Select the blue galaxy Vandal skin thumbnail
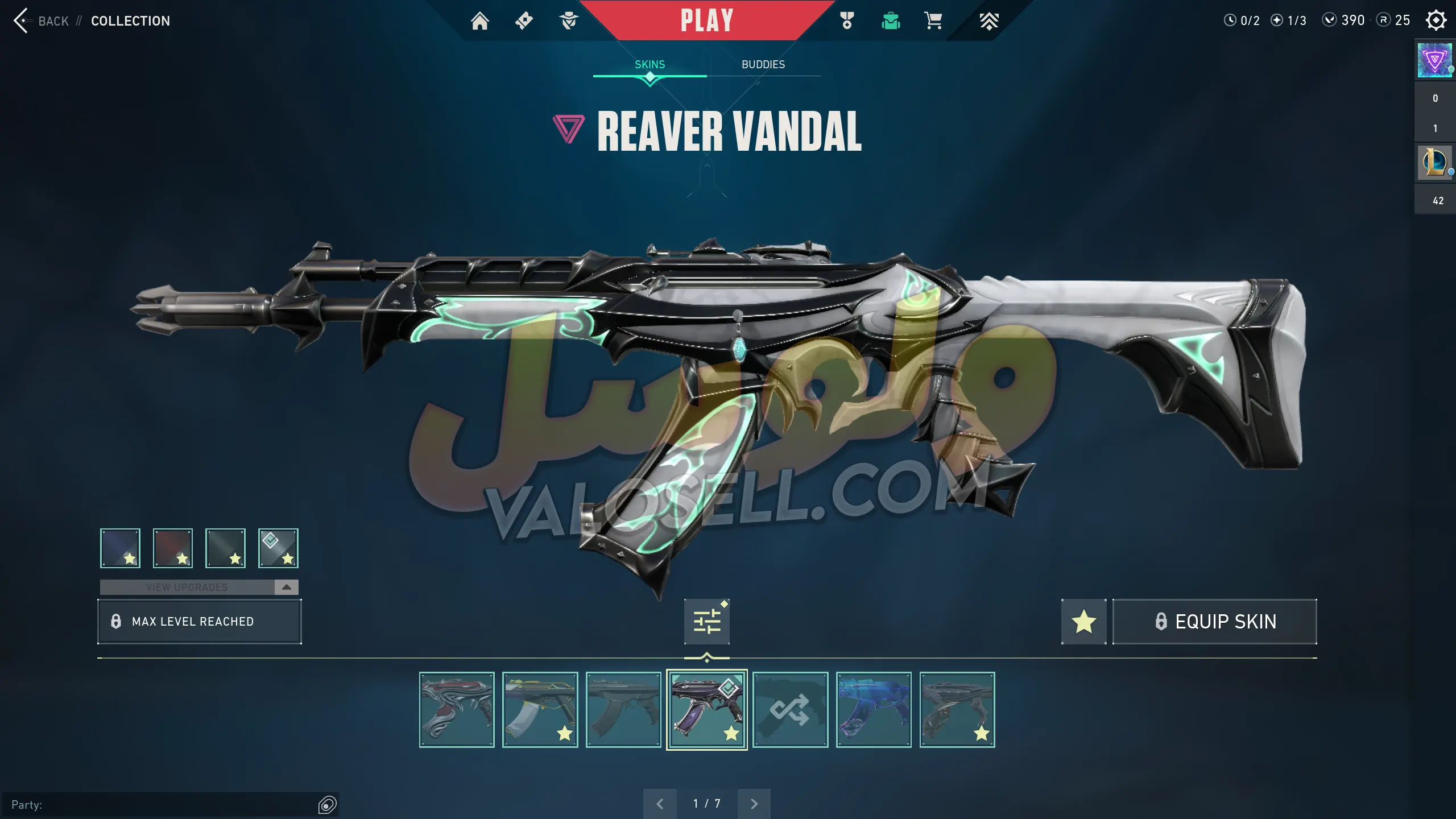The image size is (1456, 819). (874, 709)
